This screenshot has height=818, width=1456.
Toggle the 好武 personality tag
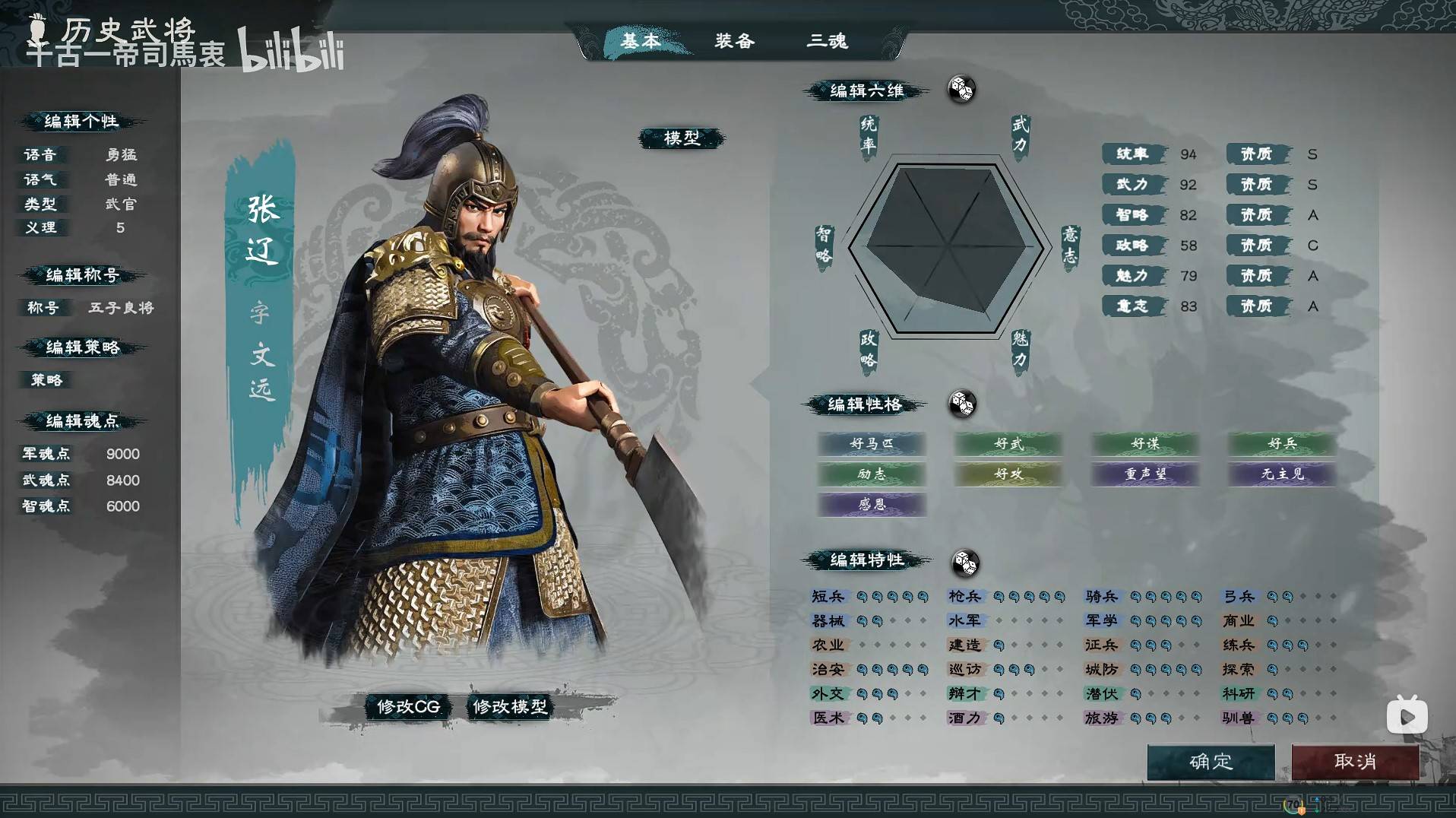tap(1008, 444)
